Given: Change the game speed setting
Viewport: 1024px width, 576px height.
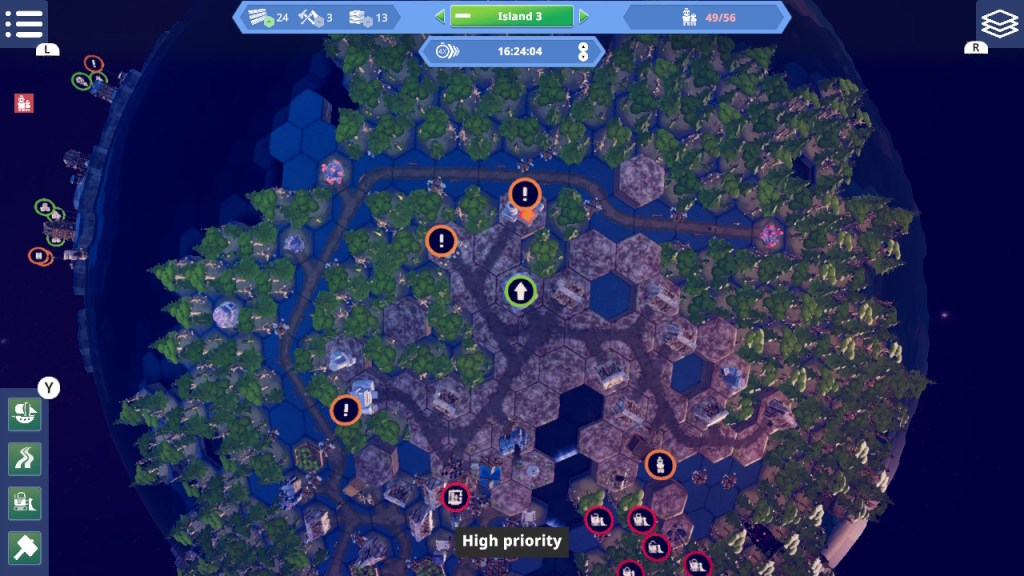Looking at the screenshot, I should (x=583, y=51).
